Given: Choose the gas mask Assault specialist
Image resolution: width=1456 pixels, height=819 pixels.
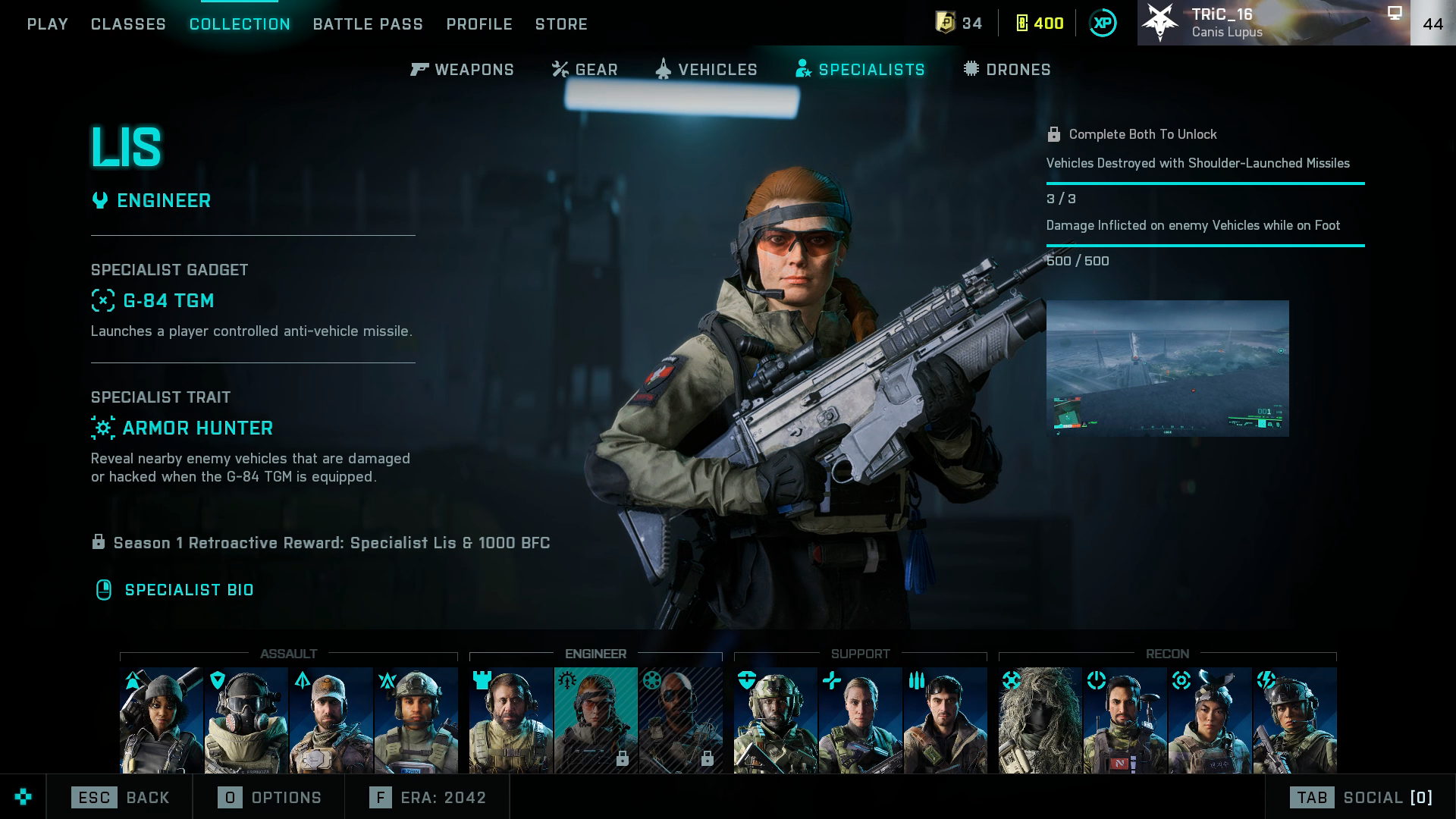Looking at the screenshot, I should click(246, 720).
